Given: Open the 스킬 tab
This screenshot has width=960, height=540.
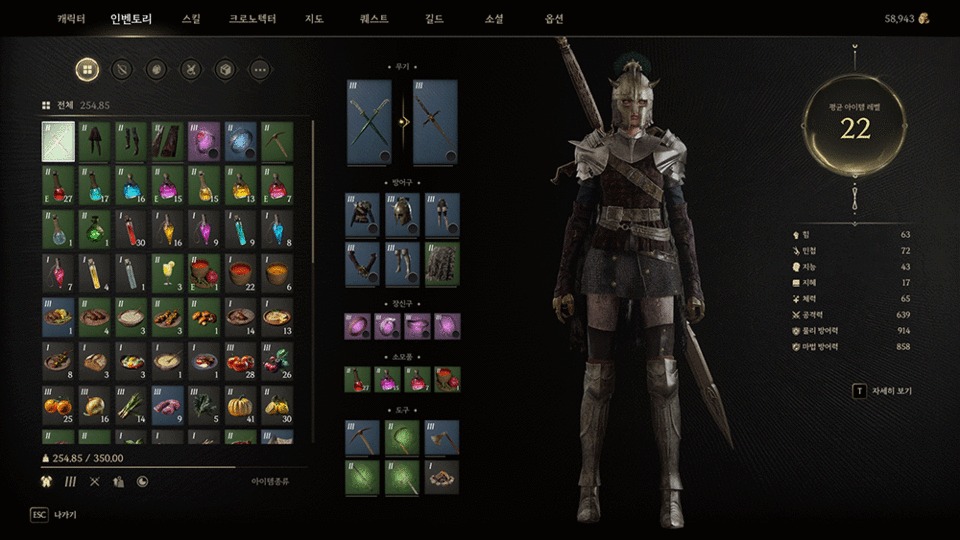Looking at the screenshot, I should pos(191,19).
